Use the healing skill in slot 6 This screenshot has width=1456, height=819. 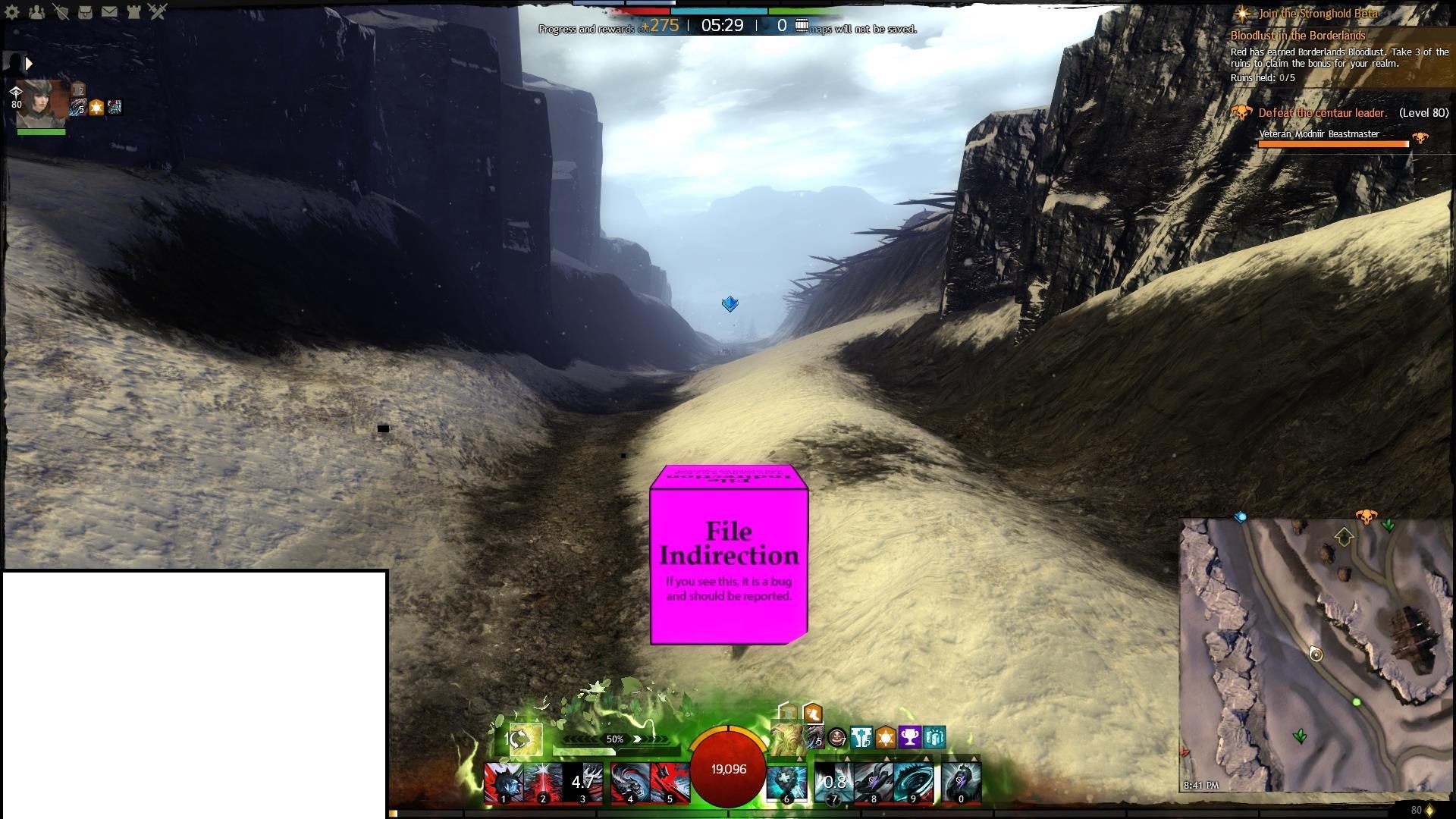pyautogui.click(x=786, y=783)
